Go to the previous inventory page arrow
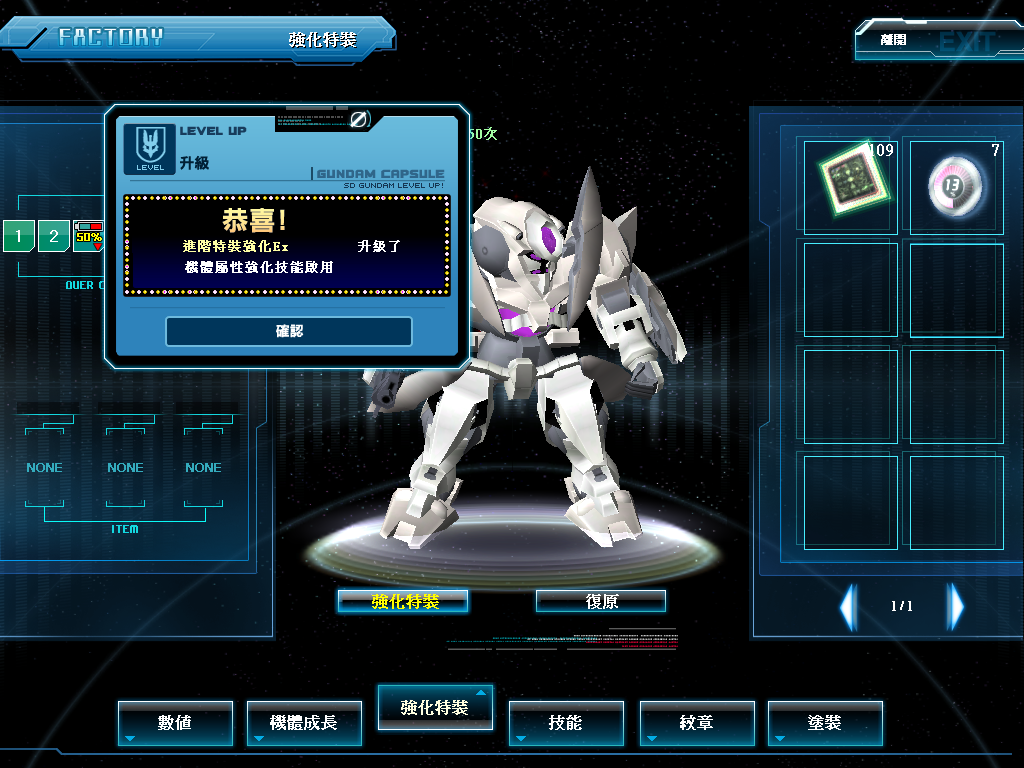Viewport: 1024px width, 768px height. click(848, 606)
